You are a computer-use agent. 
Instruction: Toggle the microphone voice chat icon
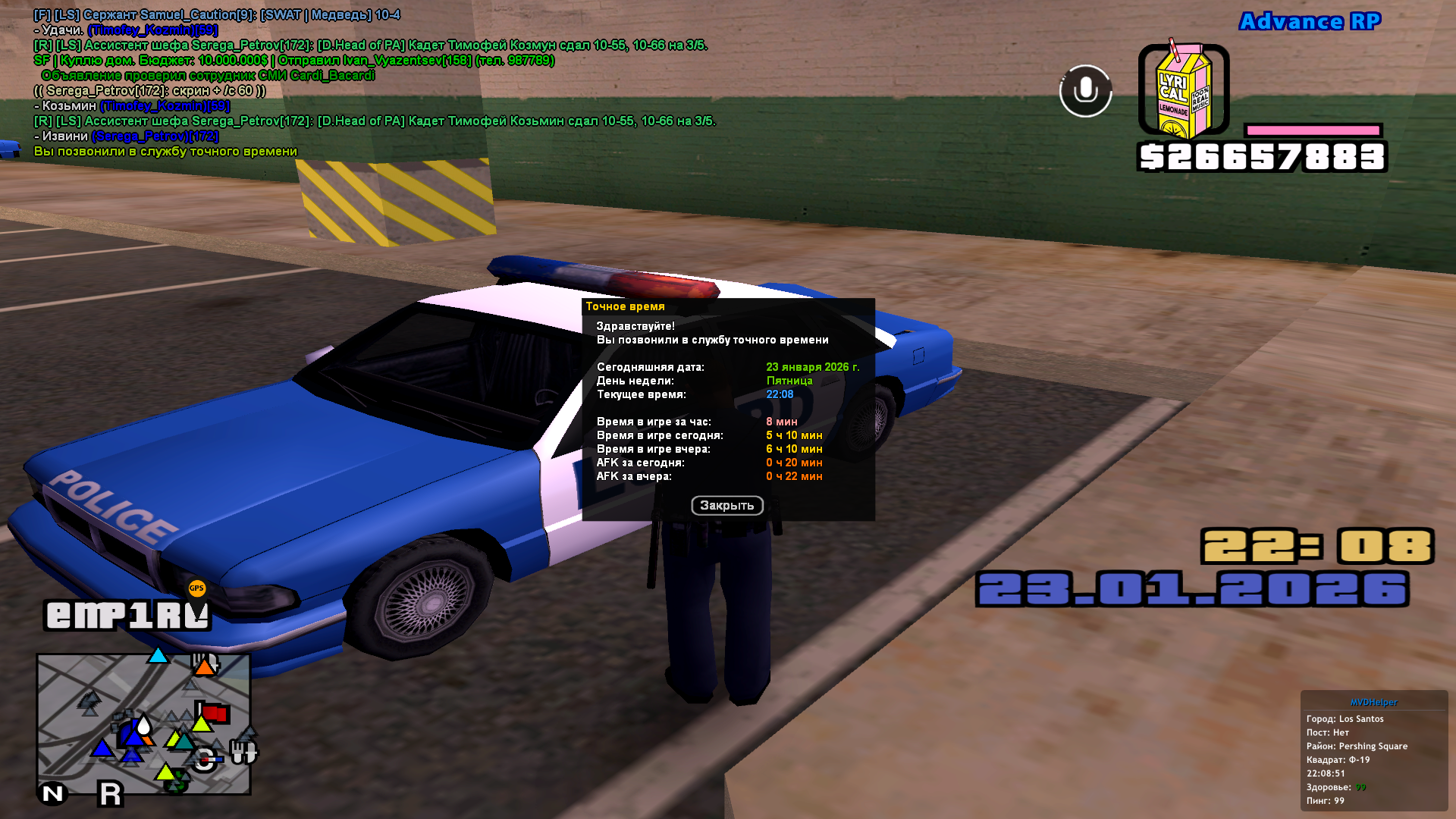(x=1085, y=91)
